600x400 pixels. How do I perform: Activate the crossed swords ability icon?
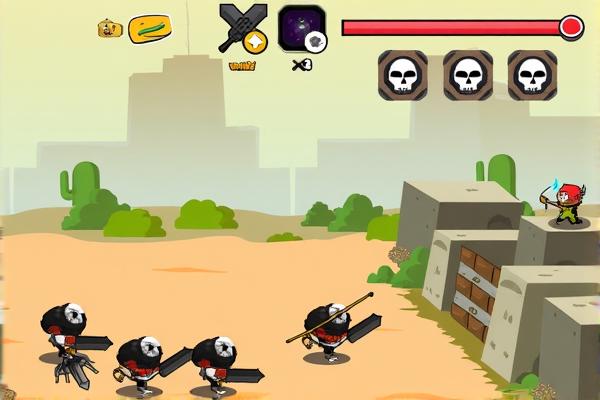[243, 28]
